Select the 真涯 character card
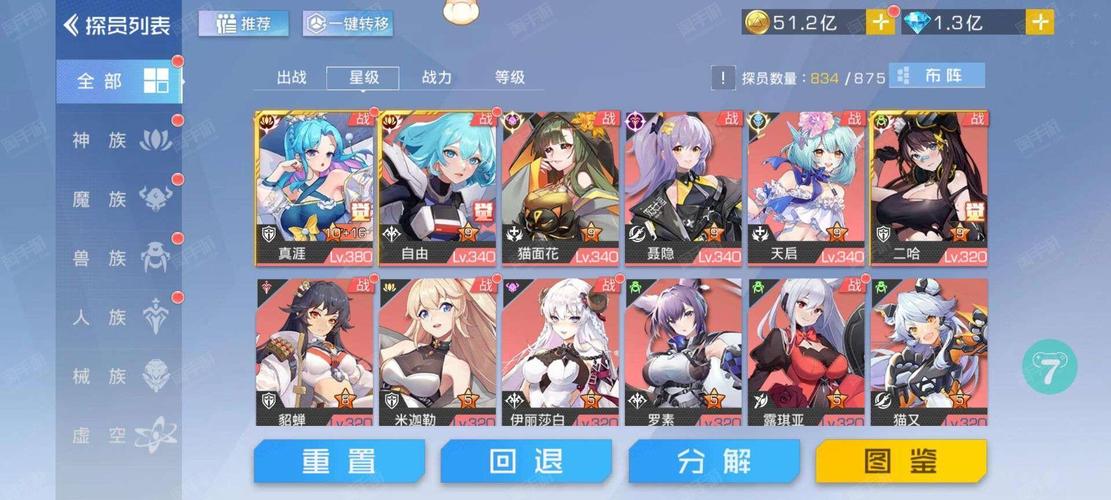1111x500 pixels. pos(315,188)
